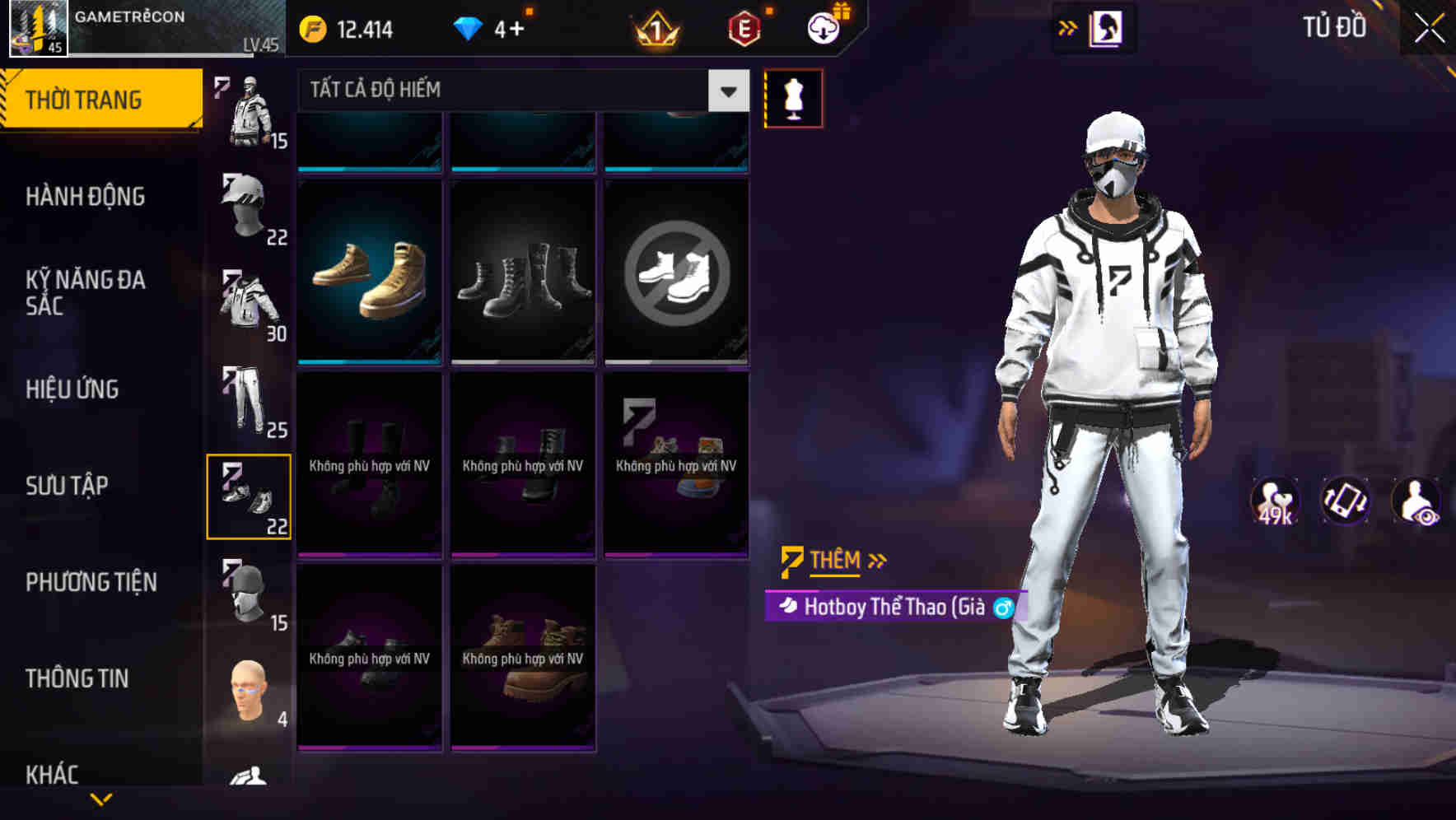Select the mannequin preview icon

pyautogui.click(x=793, y=97)
